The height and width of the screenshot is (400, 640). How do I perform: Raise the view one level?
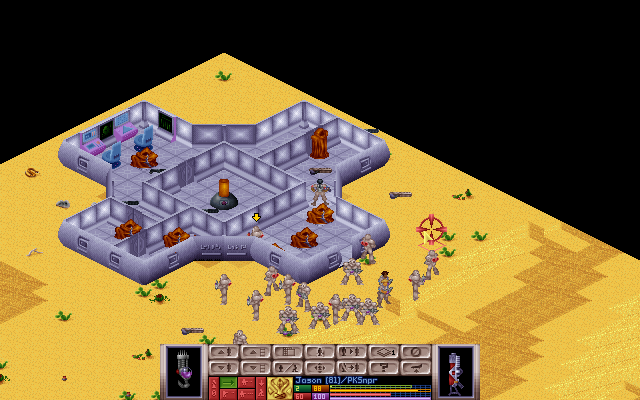(254, 352)
